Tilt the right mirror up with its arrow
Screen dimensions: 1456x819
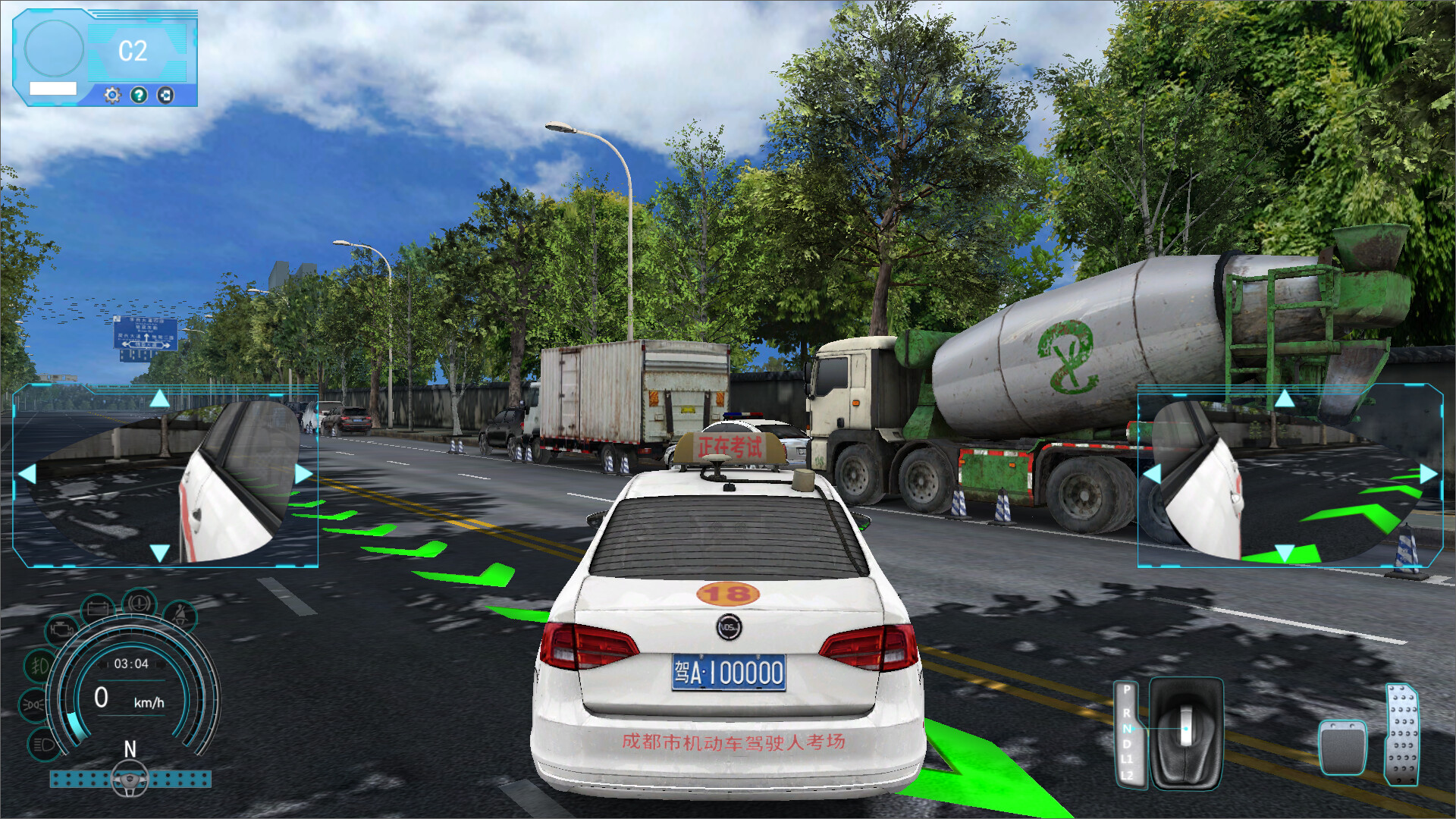point(1284,398)
